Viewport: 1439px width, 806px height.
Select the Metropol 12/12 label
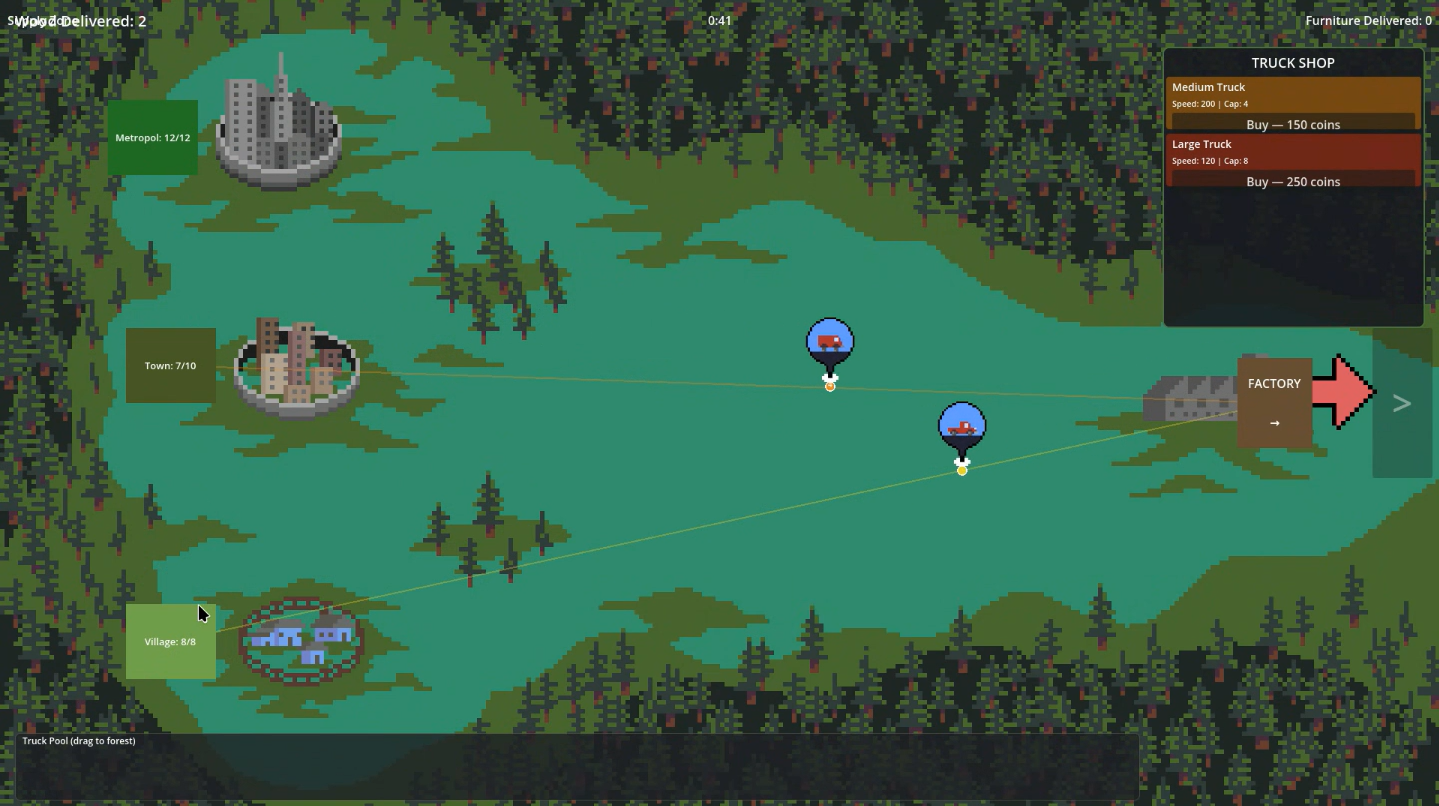(152, 138)
